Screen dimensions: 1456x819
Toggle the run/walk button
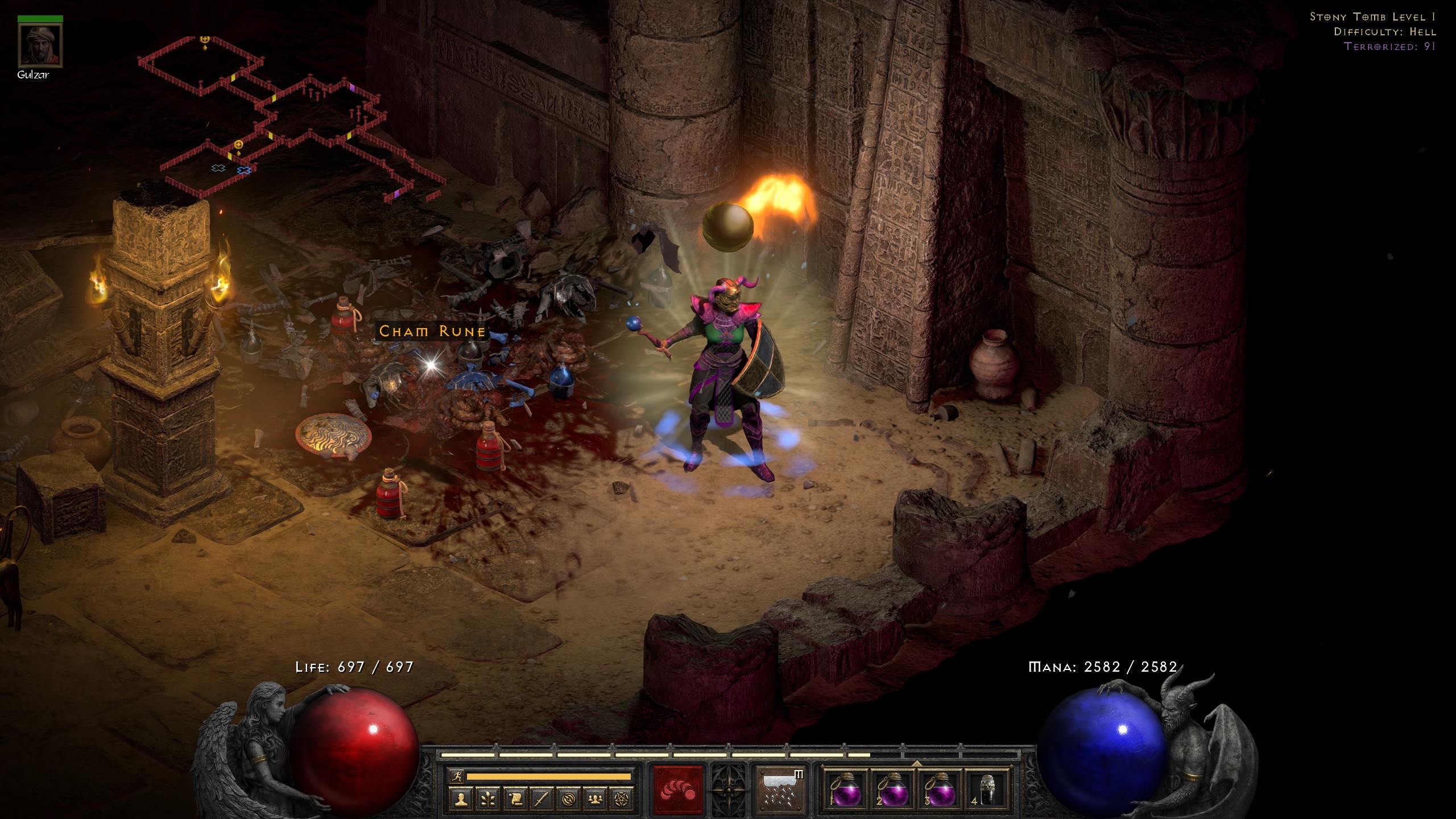click(x=456, y=776)
